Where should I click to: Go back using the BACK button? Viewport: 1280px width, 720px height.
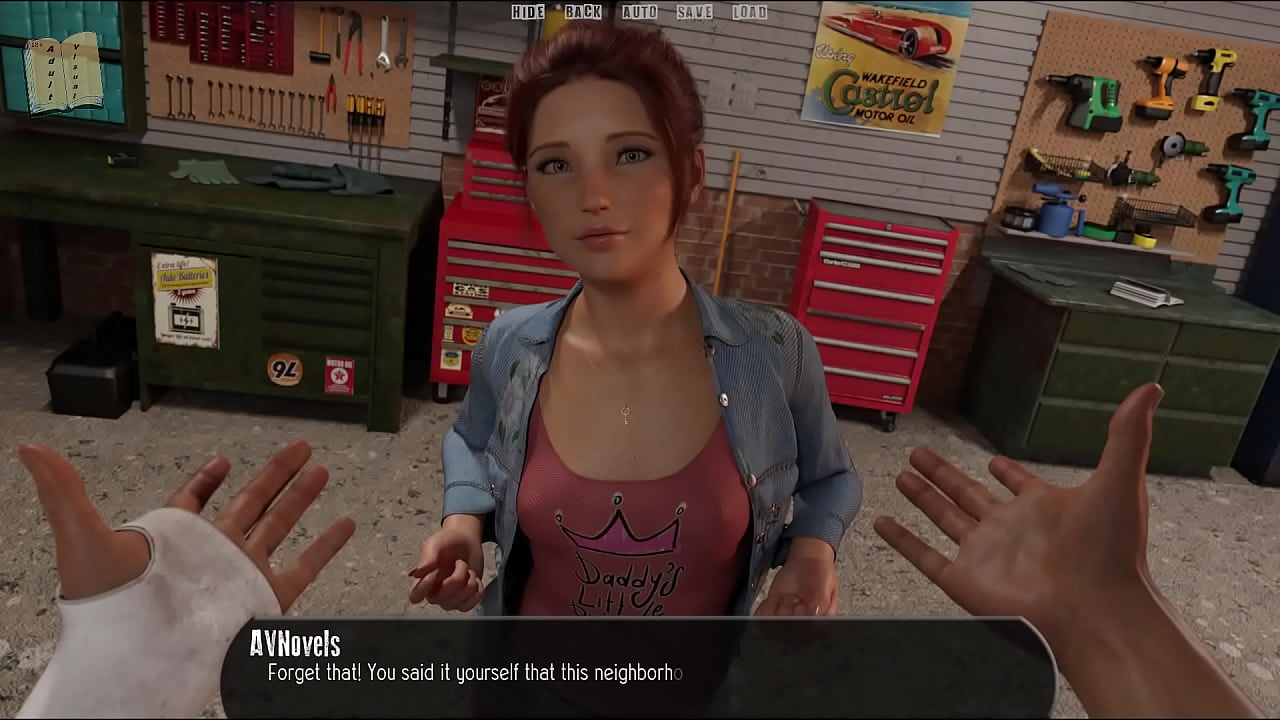click(583, 12)
